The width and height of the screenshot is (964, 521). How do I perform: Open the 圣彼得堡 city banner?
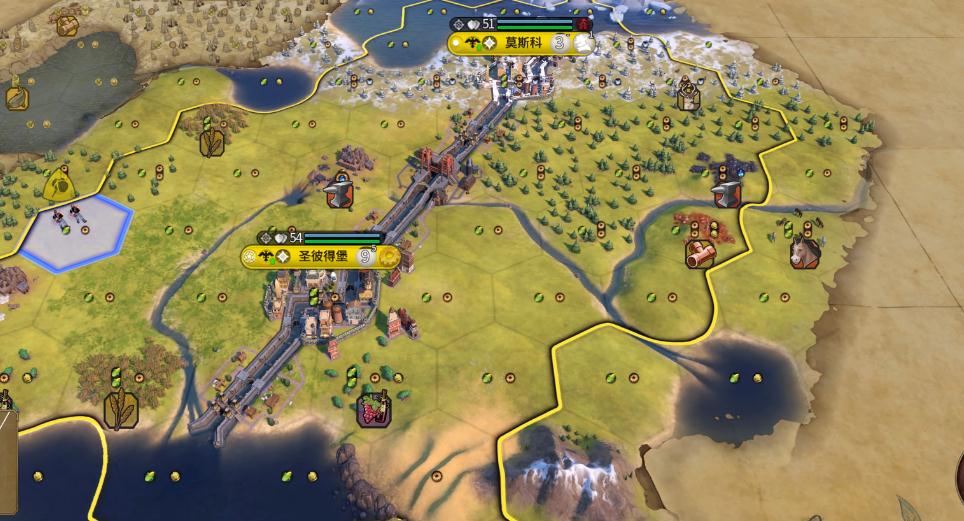[x=321, y=257]
